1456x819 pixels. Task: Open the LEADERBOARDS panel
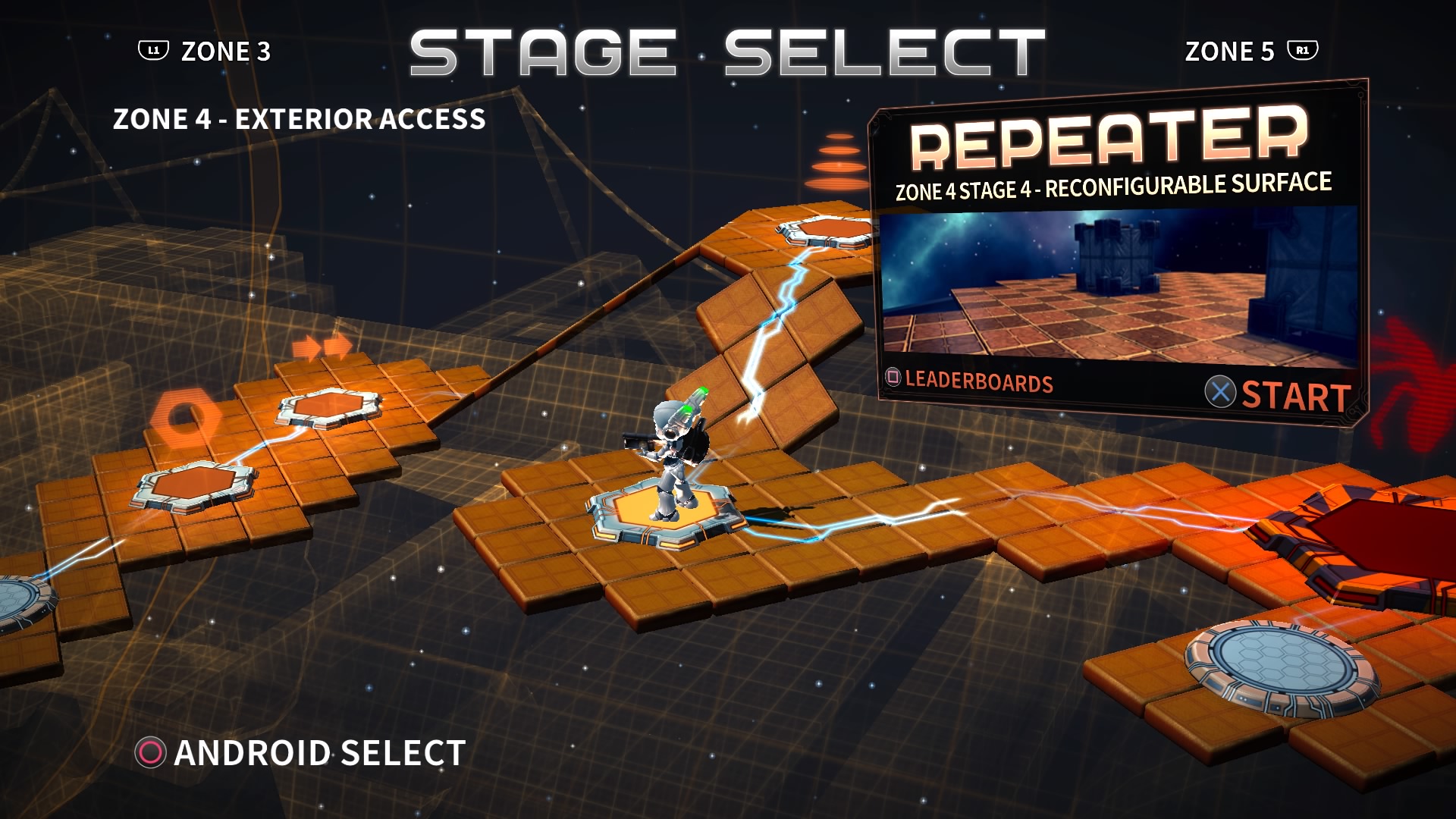coord(978,383)
